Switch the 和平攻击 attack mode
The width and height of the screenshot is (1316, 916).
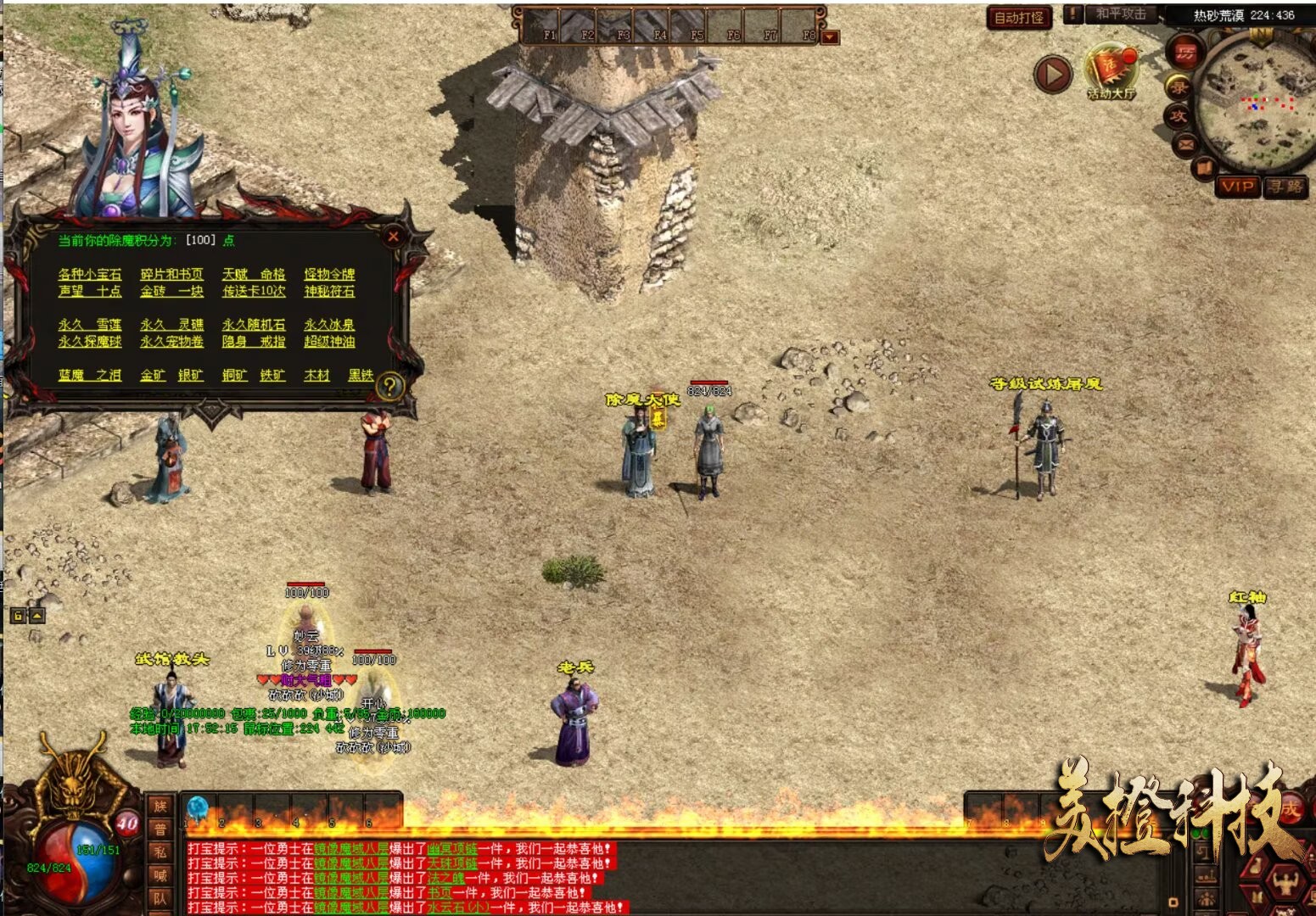pos(1119,14)
